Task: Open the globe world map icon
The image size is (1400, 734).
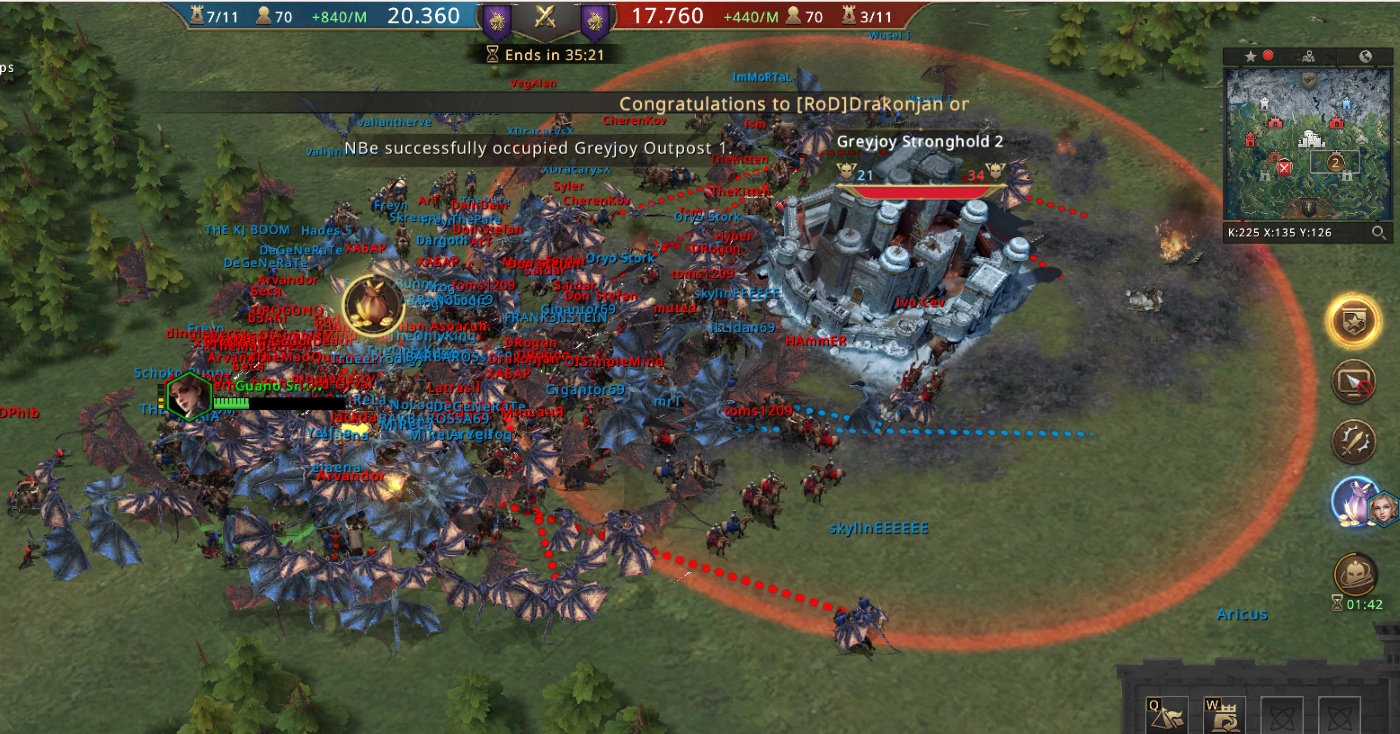Action: coord(1364,56)
